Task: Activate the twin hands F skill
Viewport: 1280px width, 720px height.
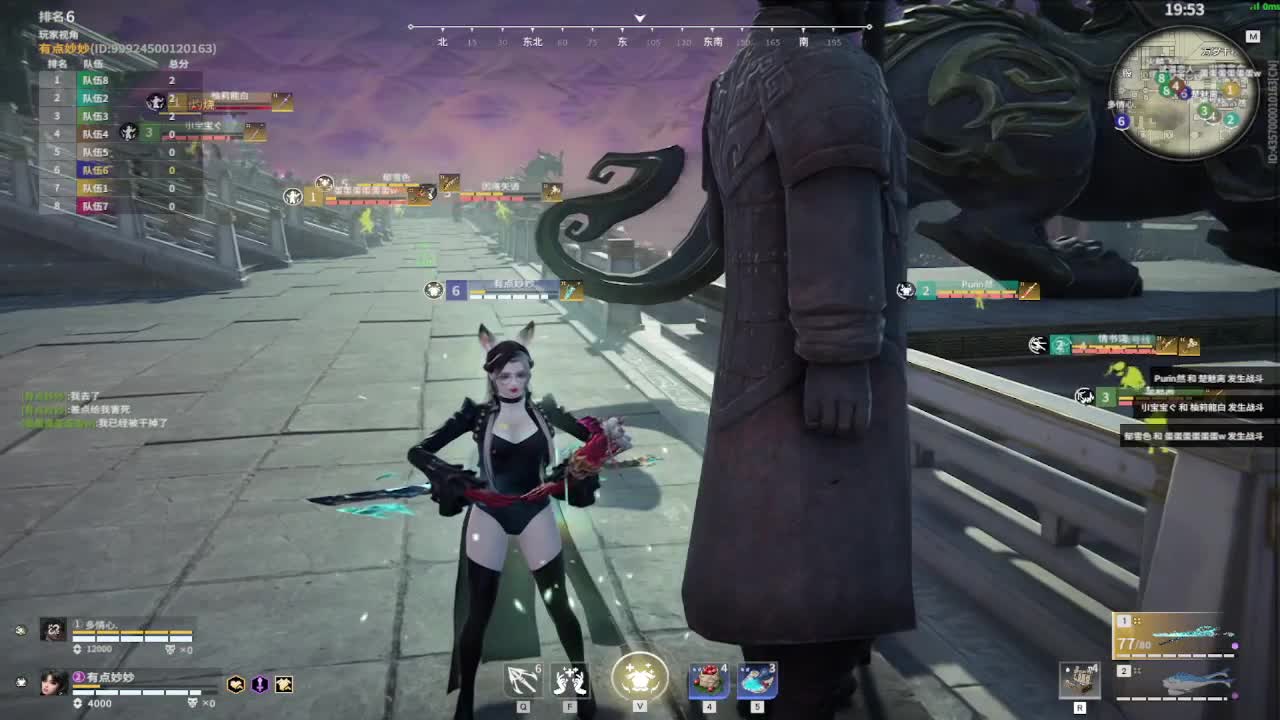Action: (570, 681)
